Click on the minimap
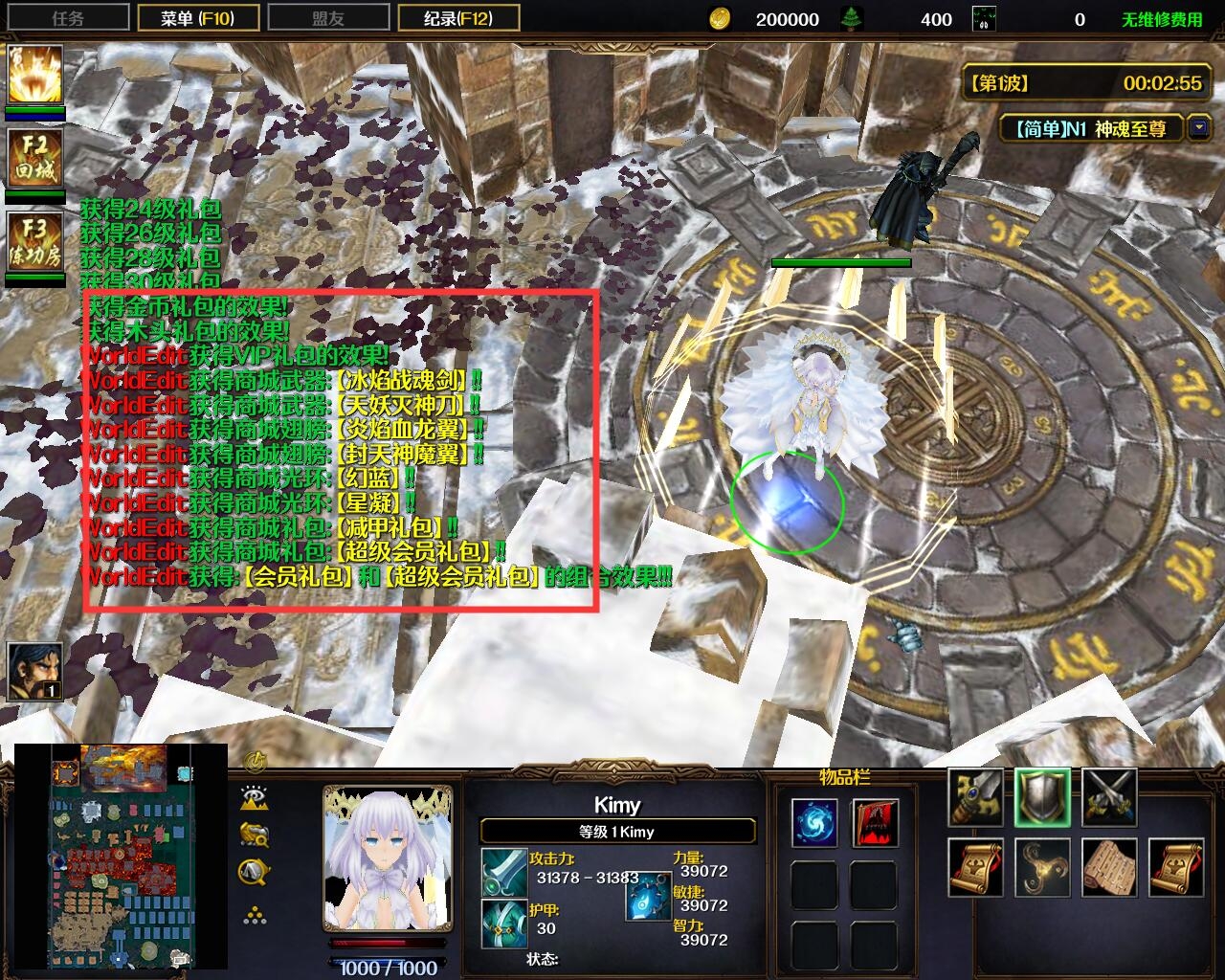1225x980 pixels. 122,857
